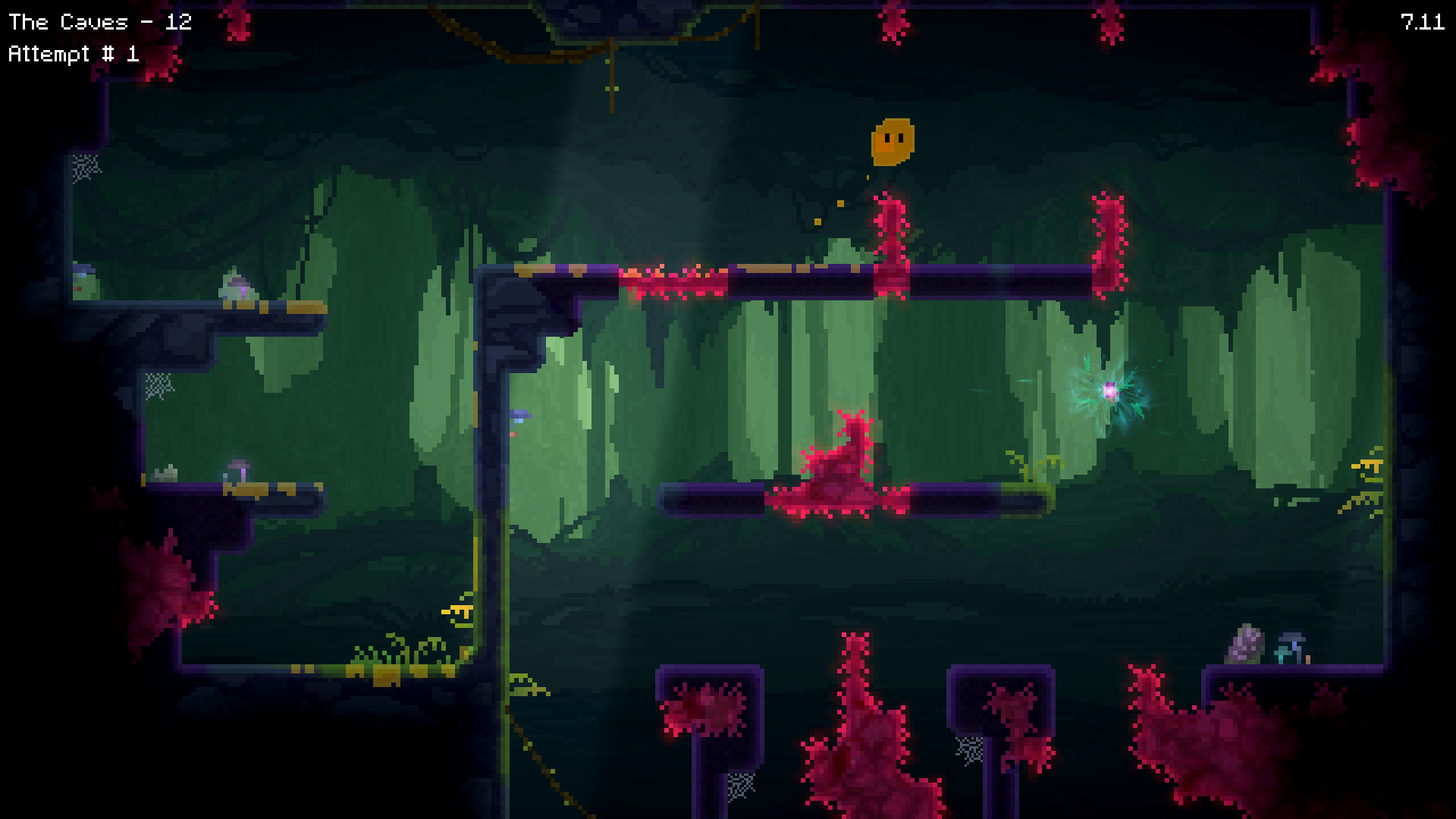Click the 'Attempt # 1' counter text
Viewport: 1456px width, 819px height.
tap(76, 53)
